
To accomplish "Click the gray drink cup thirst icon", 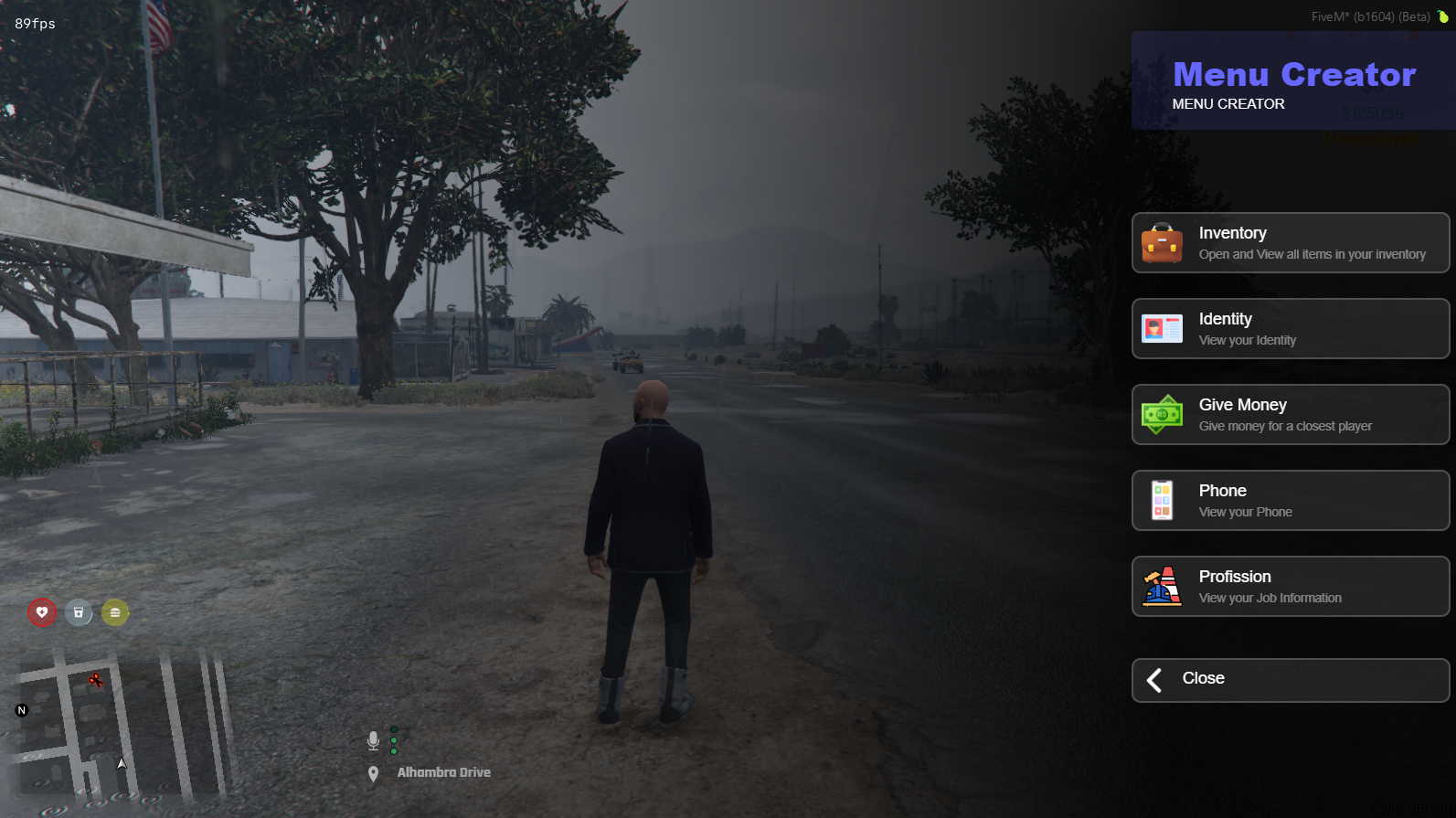I will pos(79,612).
